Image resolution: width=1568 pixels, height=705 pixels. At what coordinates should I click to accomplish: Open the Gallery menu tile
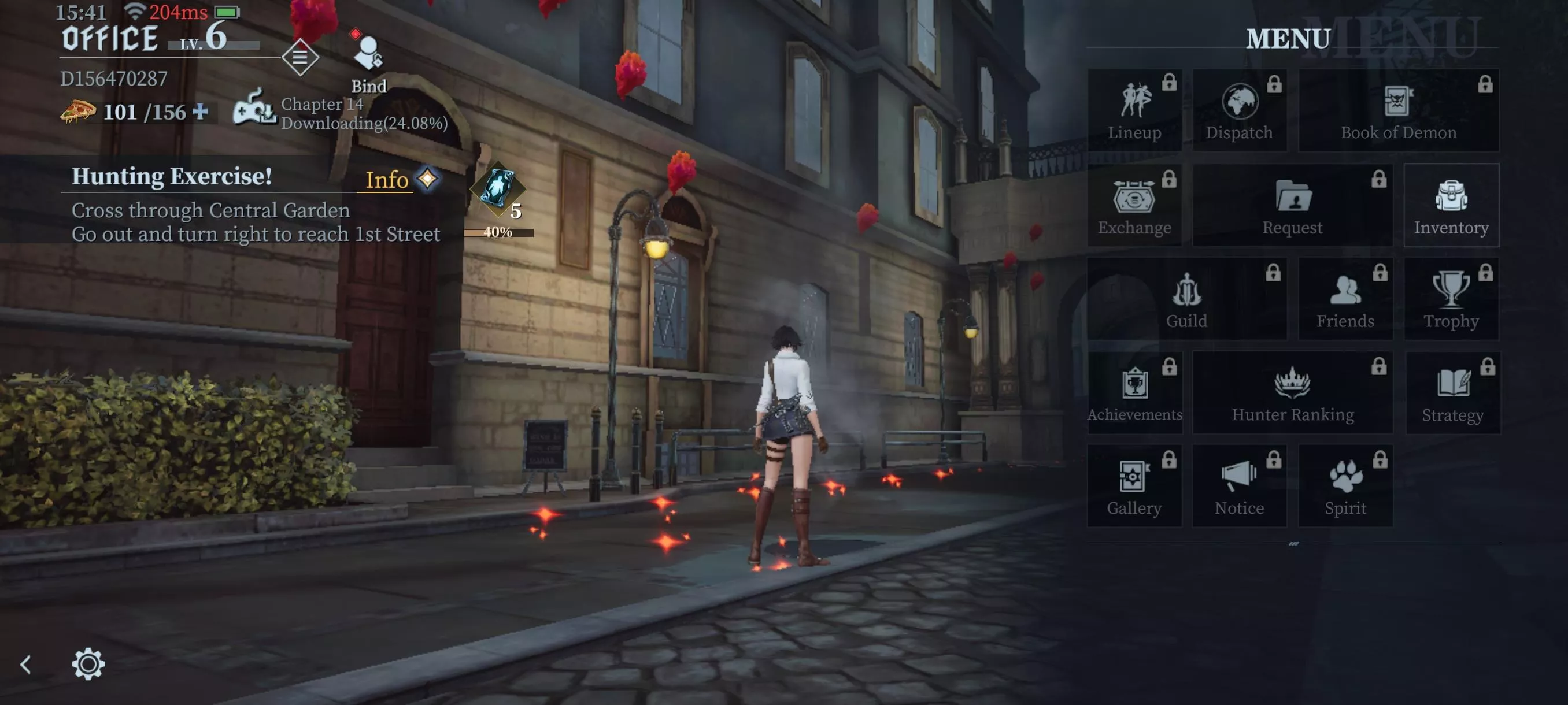pos(1134,486)
